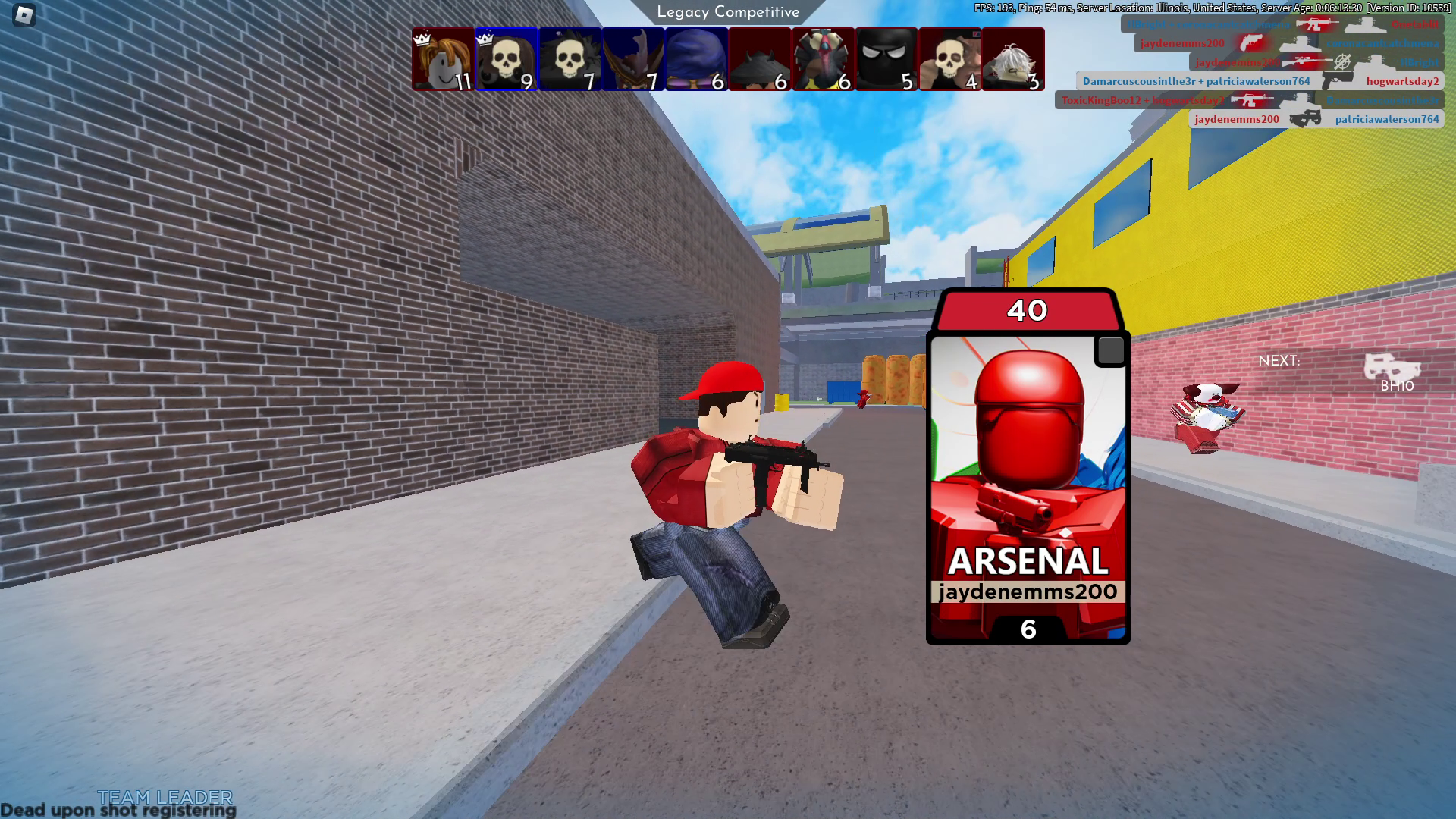Click the ARSENAL killer card for jaydenemms200
Screen dimensions: 1456x819
point(1028,485)
